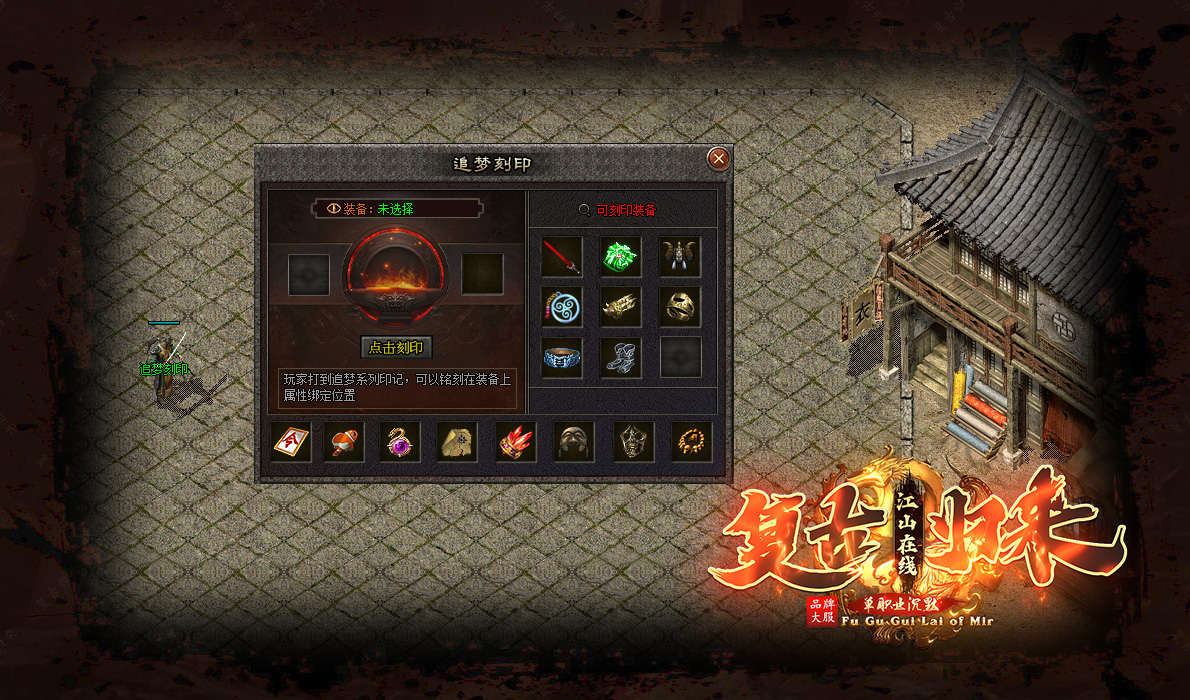
Task: Pick the torn parchment map item
Action: tap(457, 441)
